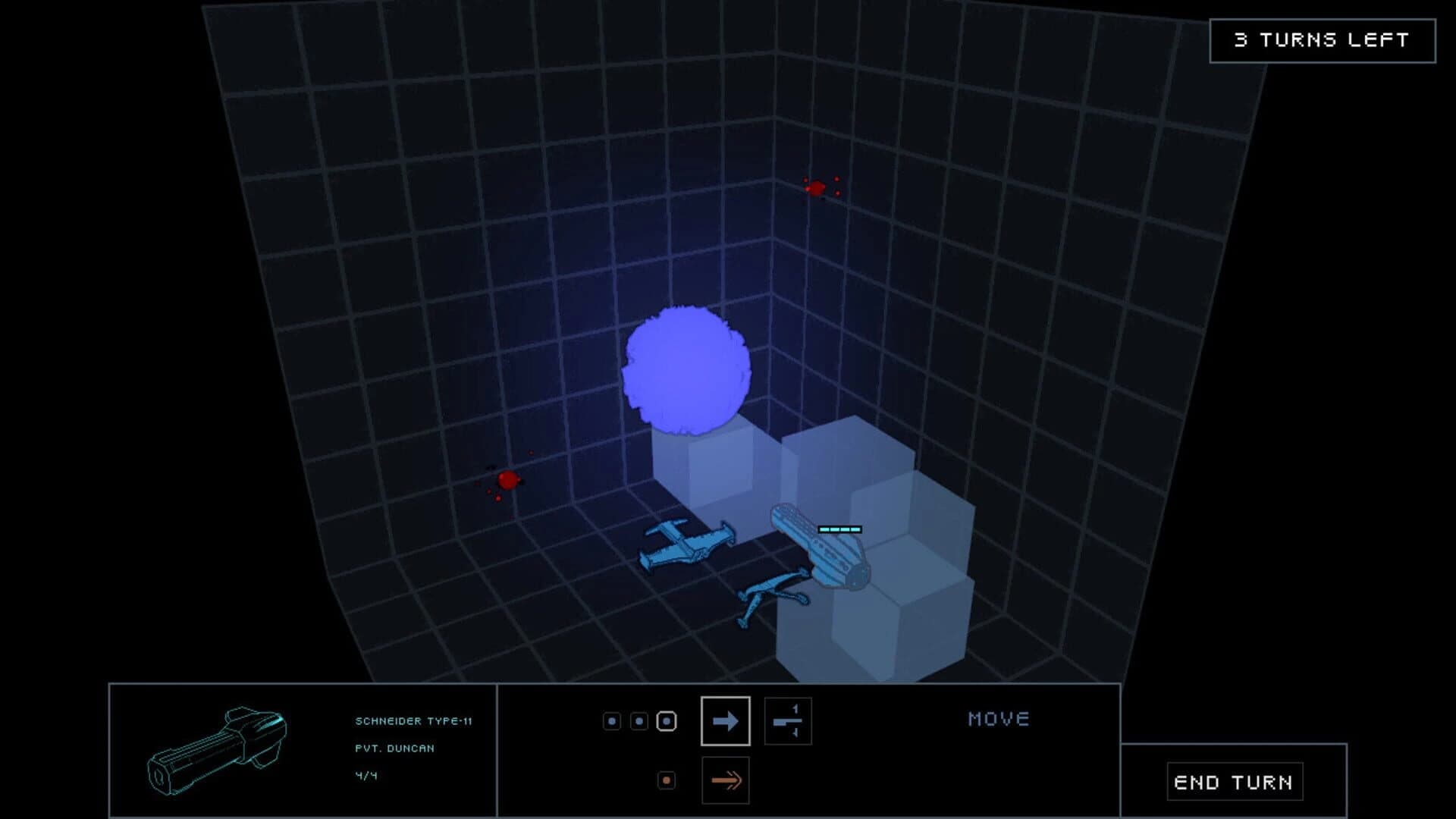
Task: Toggle the orange action point pip
Action: 667,780
